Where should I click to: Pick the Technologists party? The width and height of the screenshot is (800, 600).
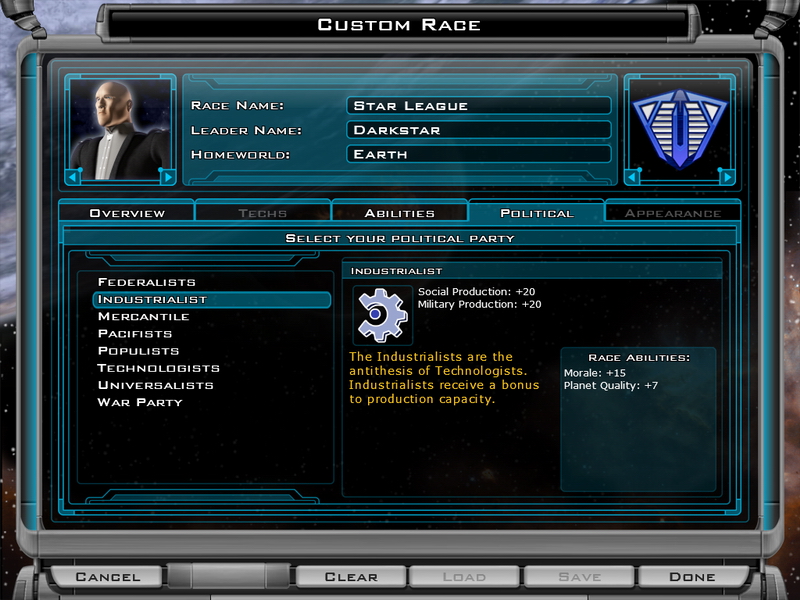[158, 368]
